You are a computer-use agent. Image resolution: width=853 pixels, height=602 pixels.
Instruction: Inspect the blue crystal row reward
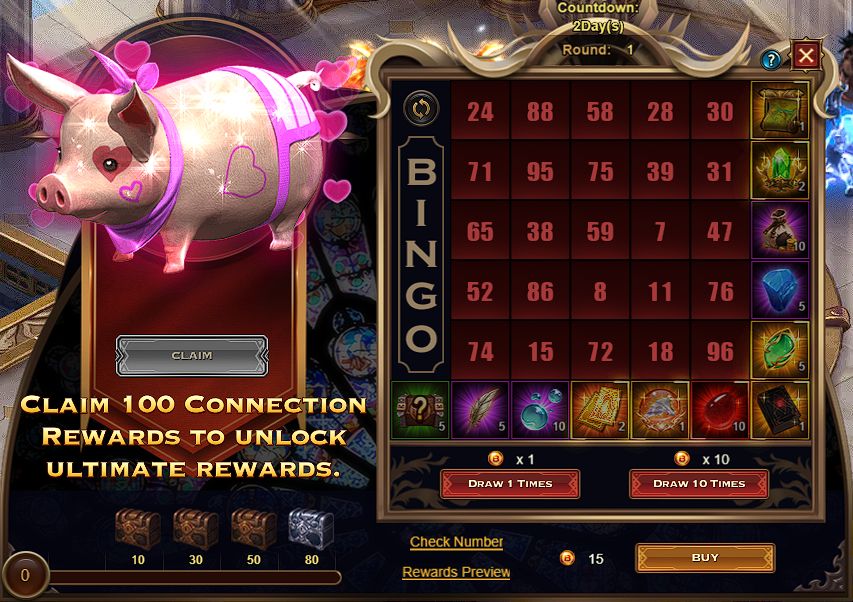(x=780, y=290)
